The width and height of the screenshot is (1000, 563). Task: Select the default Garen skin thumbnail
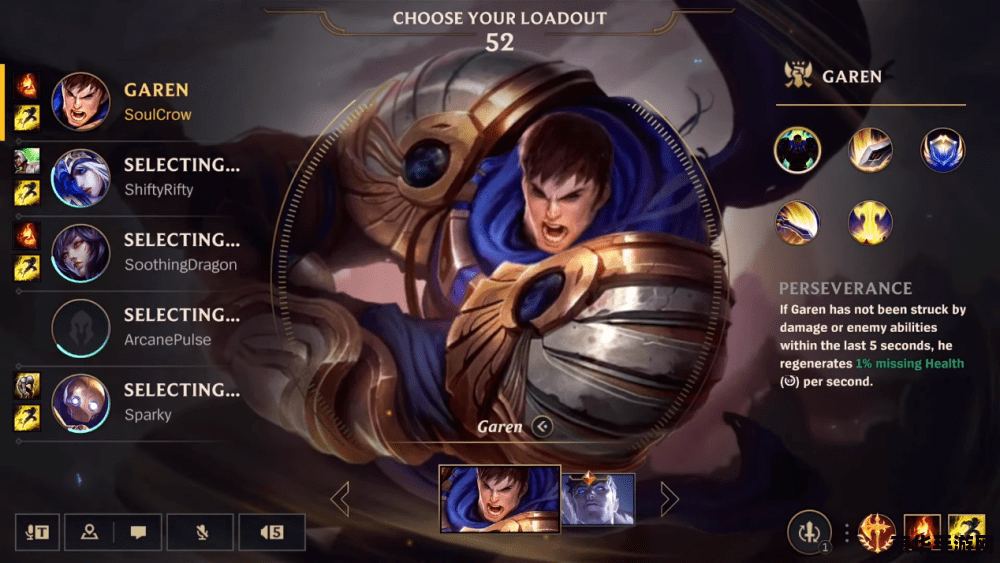(x=500, y=497)
